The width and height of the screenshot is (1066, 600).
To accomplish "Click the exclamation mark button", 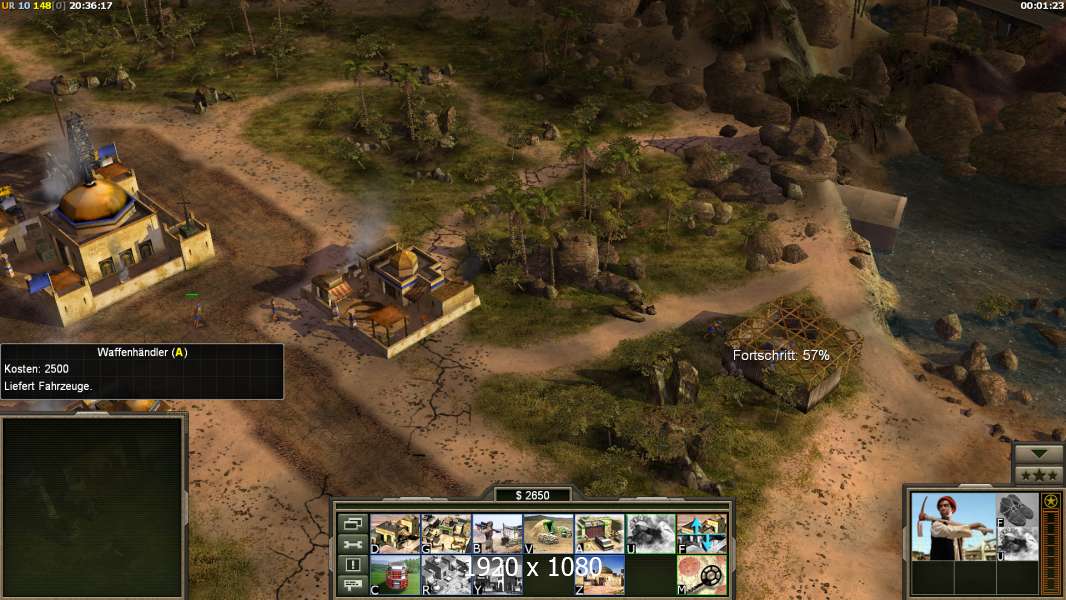I will coord(352,565).
